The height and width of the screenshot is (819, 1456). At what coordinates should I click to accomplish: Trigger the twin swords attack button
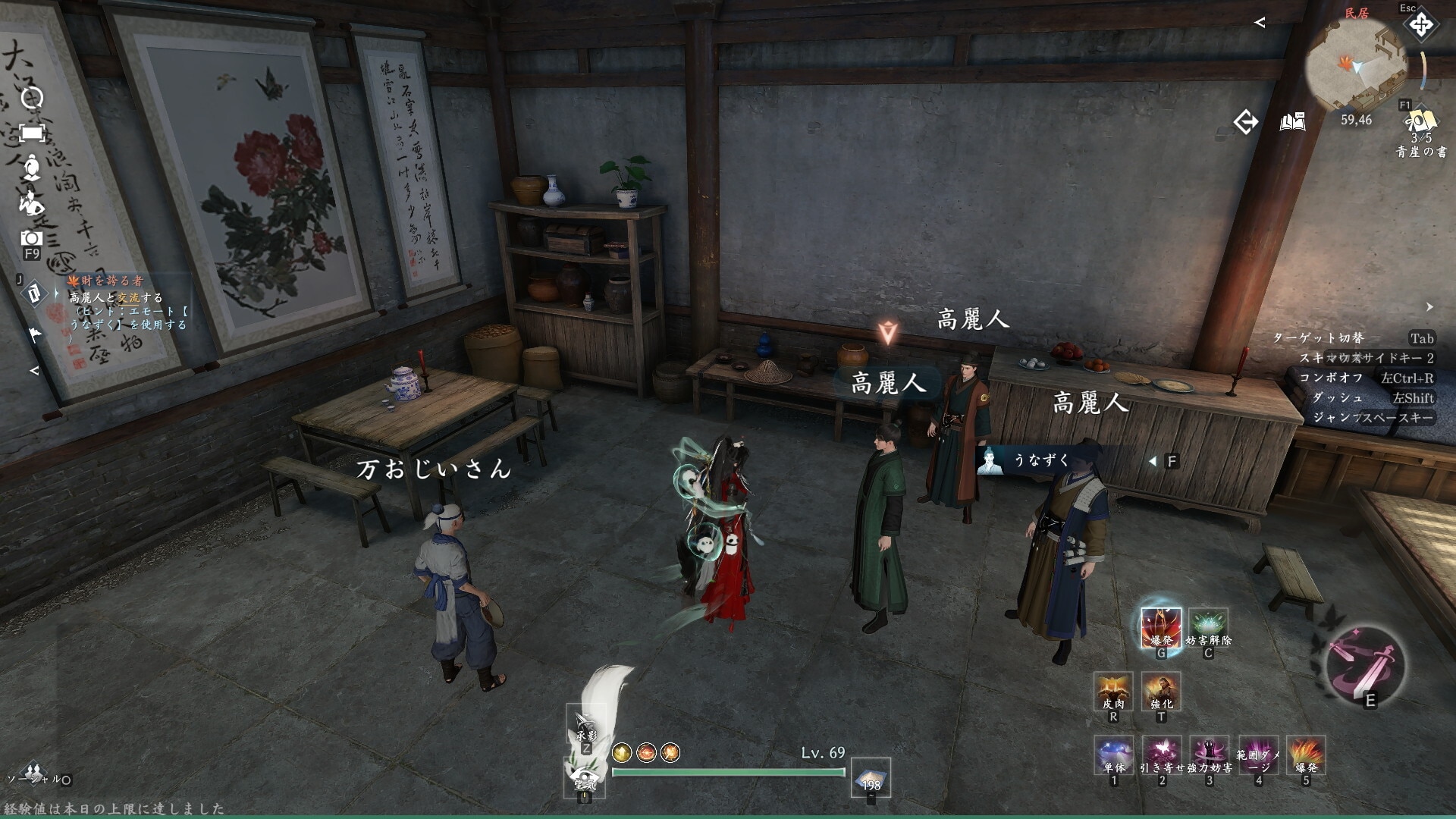[x=1365, y=666]
